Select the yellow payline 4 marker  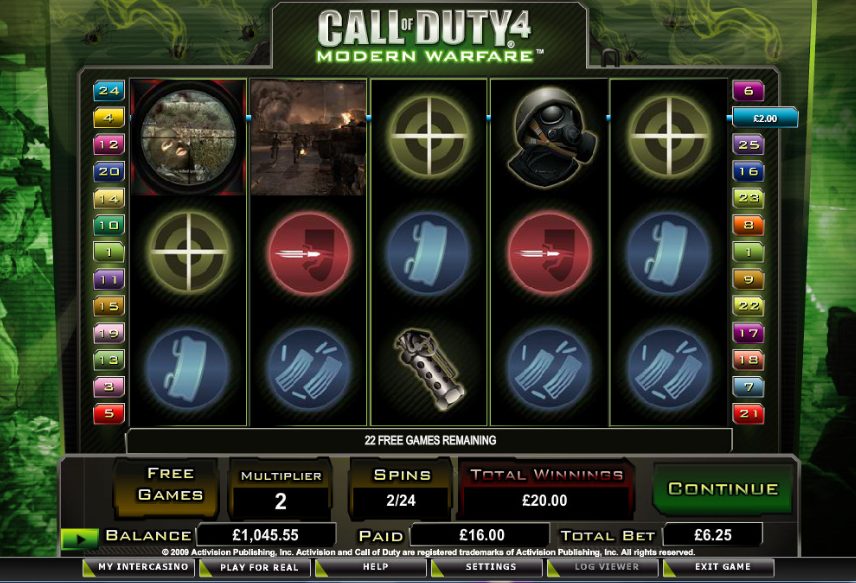pos(108,118)
